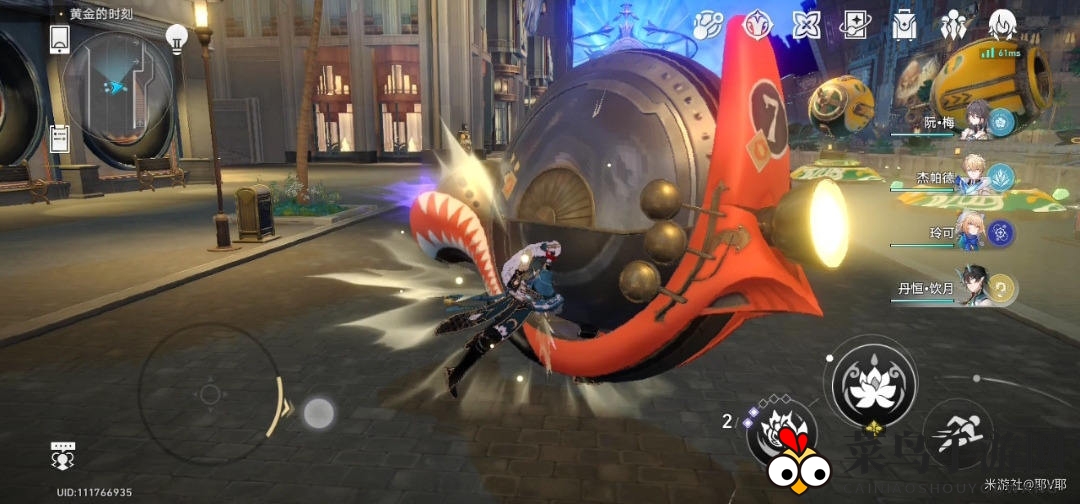
Task: Open the Warp star card icon
Action: [855, 24]
